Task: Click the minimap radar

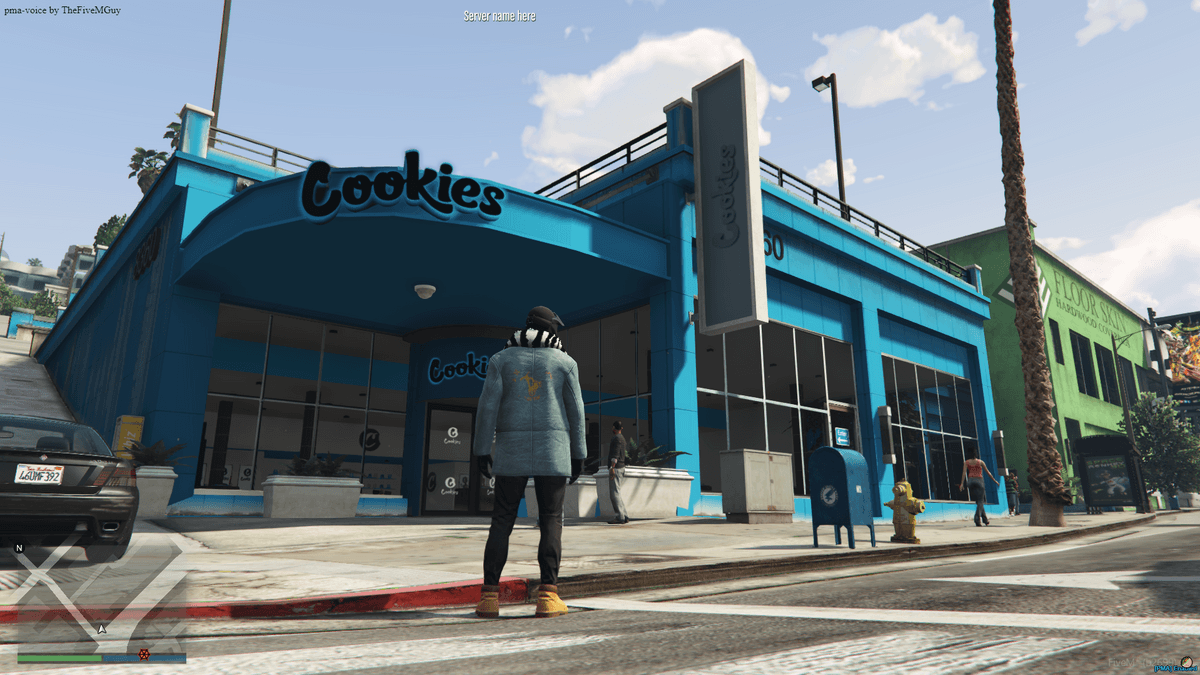Action: pos(100,595)
